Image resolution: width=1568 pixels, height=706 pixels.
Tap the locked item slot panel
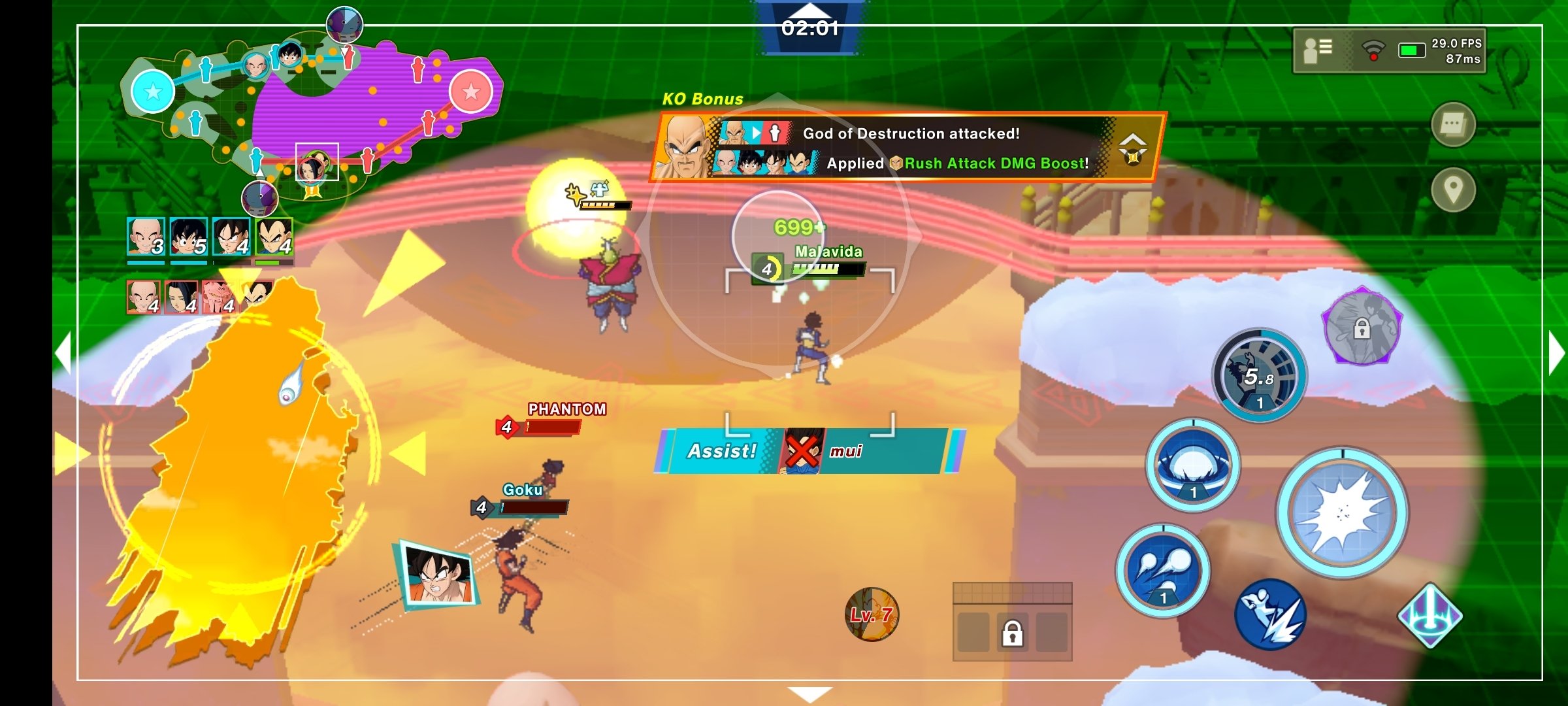tap(1012, 622)
